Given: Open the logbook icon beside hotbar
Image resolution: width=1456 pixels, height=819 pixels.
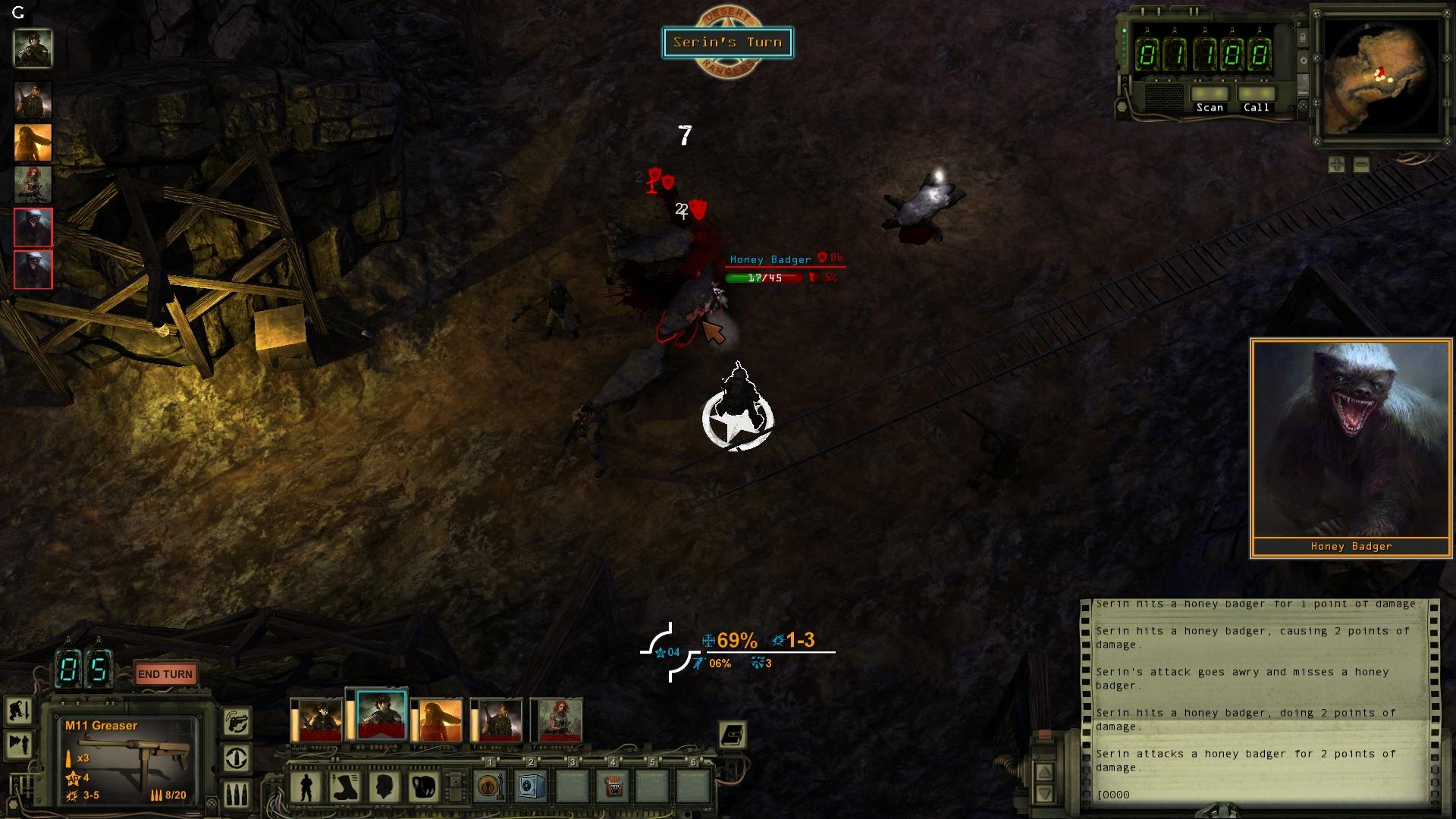Looking at the screenshot, I should tap(733, 734).
